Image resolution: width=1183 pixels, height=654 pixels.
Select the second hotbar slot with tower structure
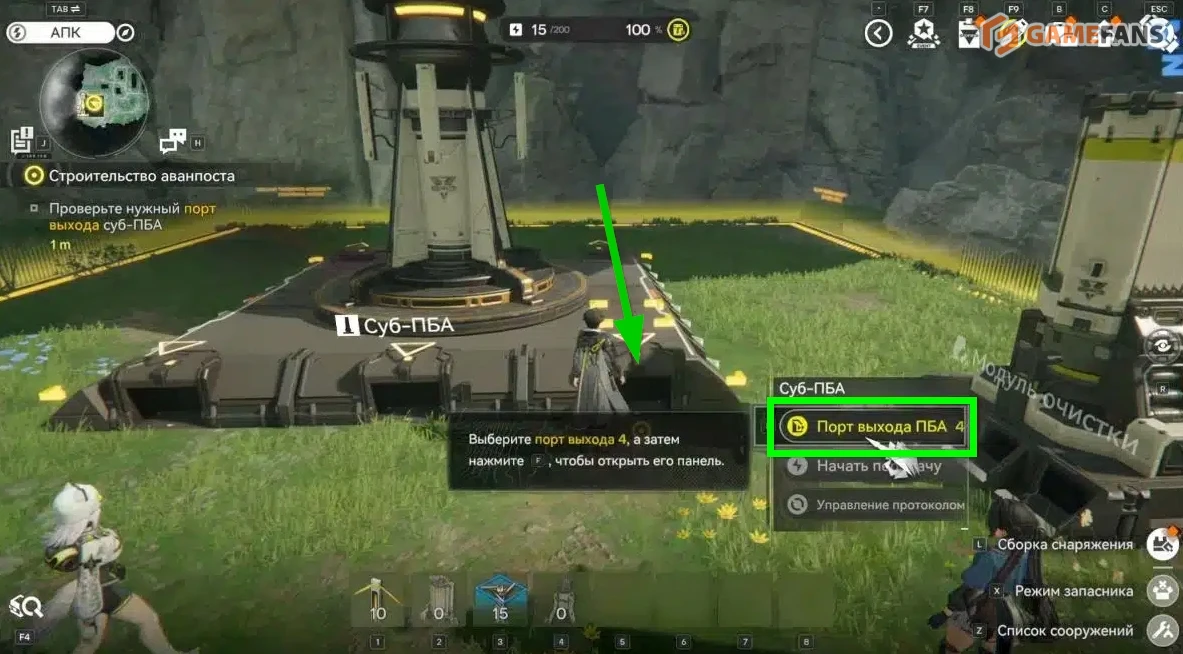pyautogui.click(x=439, y=600)
